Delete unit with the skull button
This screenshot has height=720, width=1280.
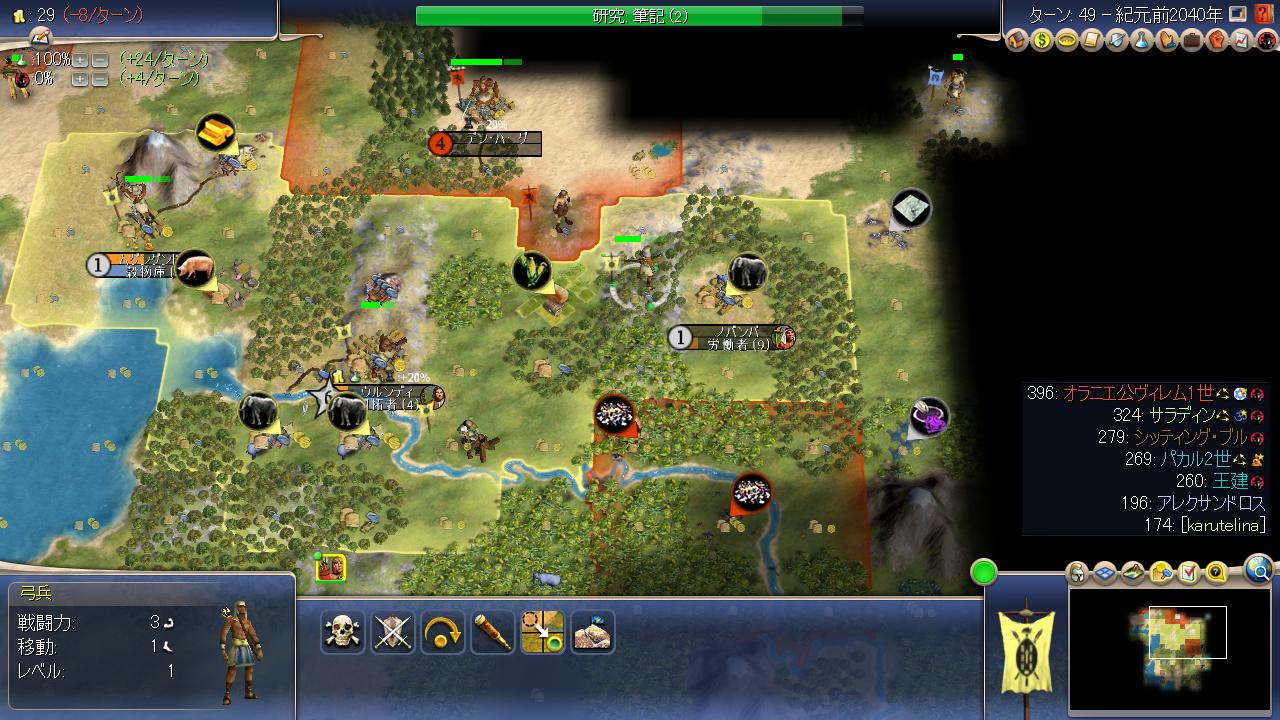point(343,632)
